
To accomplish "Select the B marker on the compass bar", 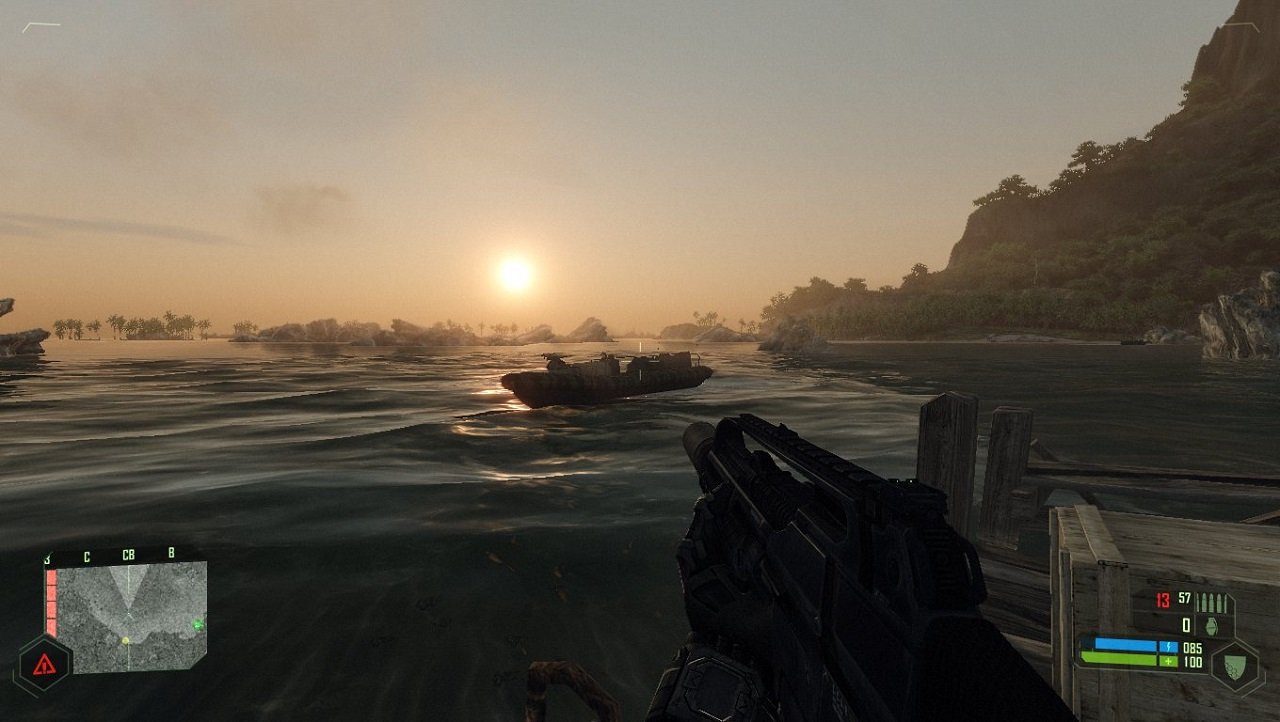I will (172, 554).
